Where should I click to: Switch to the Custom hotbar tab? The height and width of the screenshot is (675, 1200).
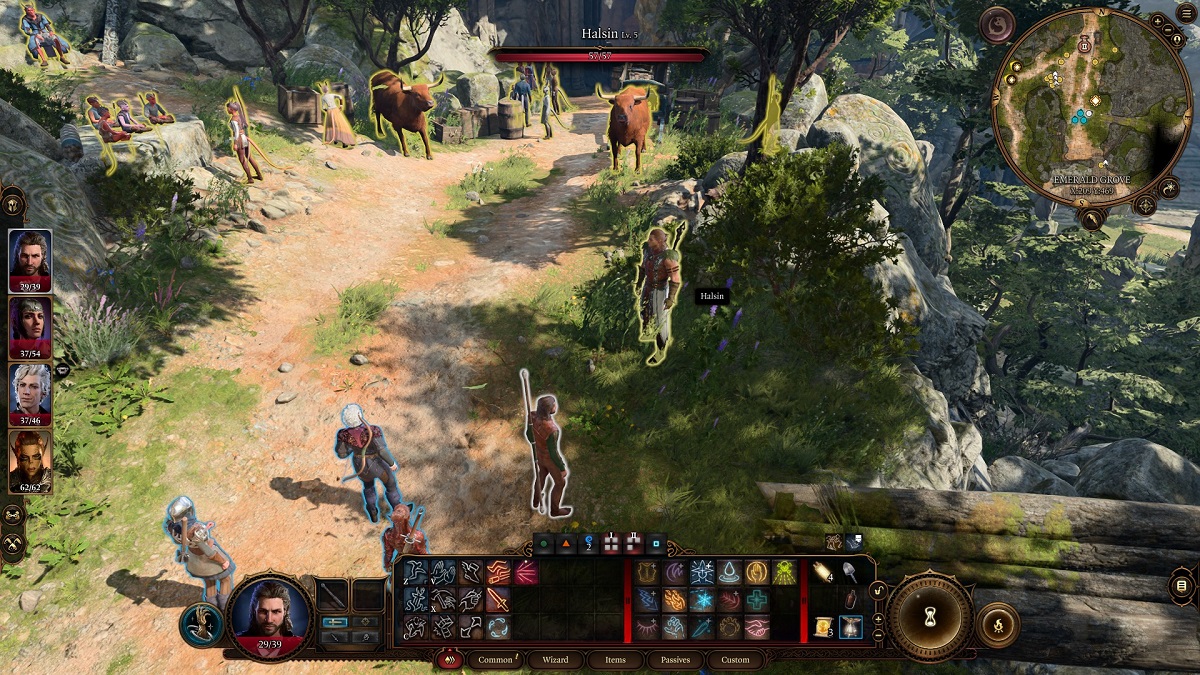coord(735,660)
